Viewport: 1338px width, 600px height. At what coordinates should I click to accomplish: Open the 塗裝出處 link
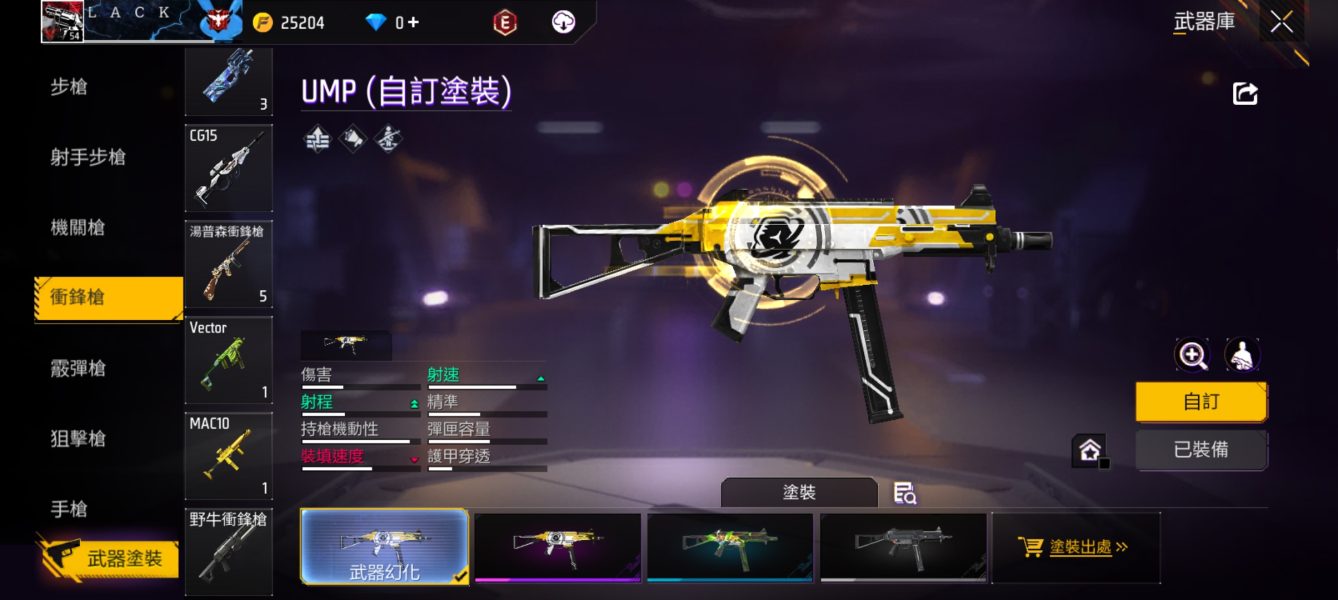click(x=1075, y=547)
